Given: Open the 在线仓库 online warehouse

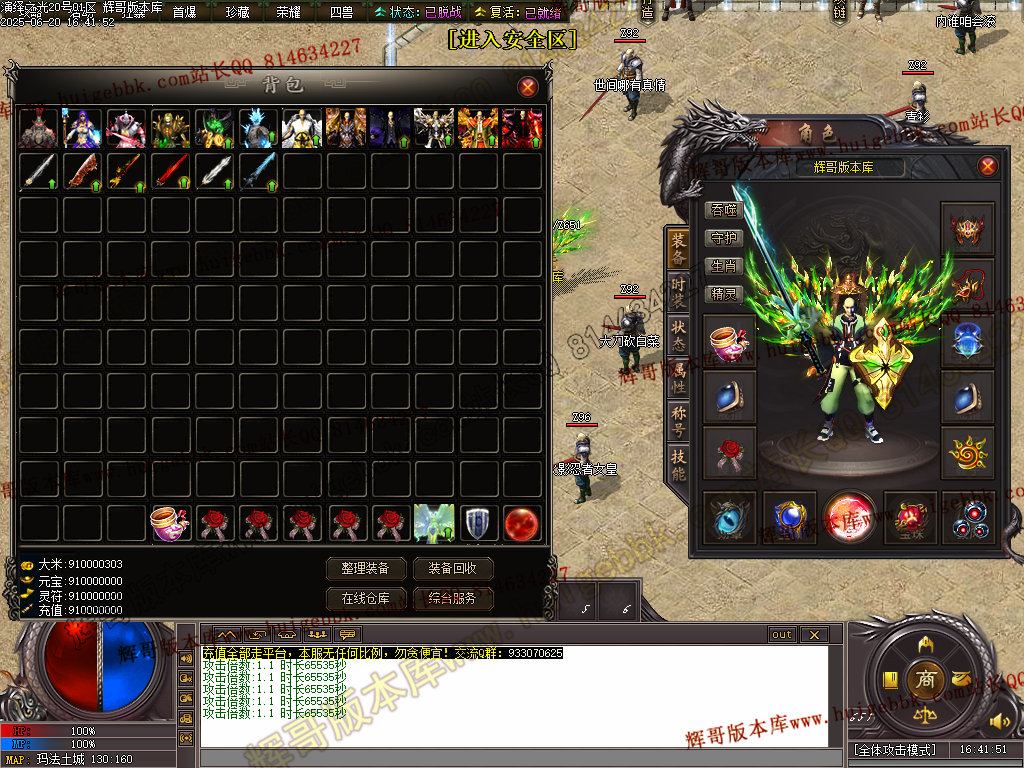Looking at the screenshot, I should (x=366, y=598).
